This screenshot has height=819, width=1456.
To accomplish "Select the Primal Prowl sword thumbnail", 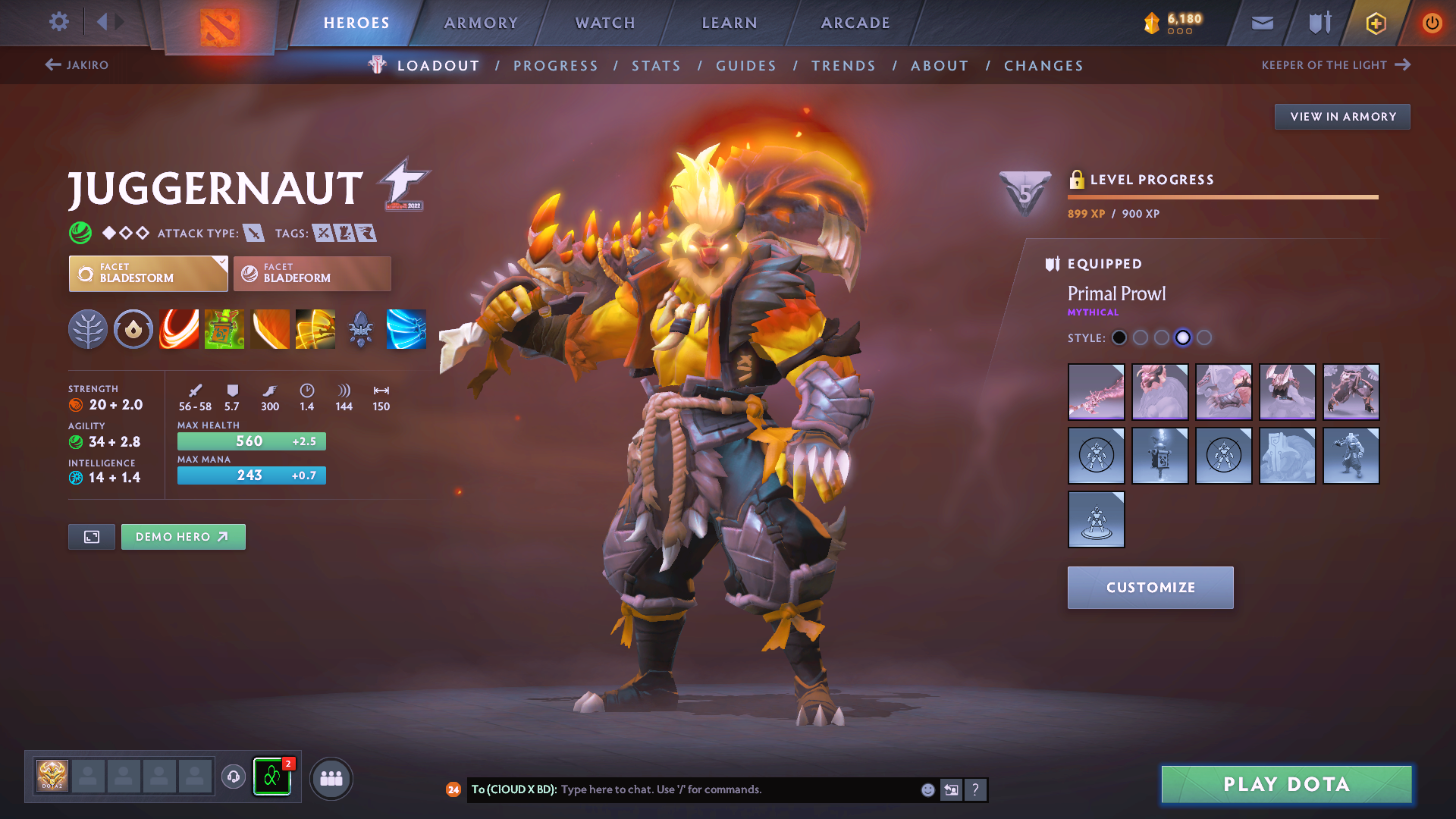I will click(x=1096, y=392).
